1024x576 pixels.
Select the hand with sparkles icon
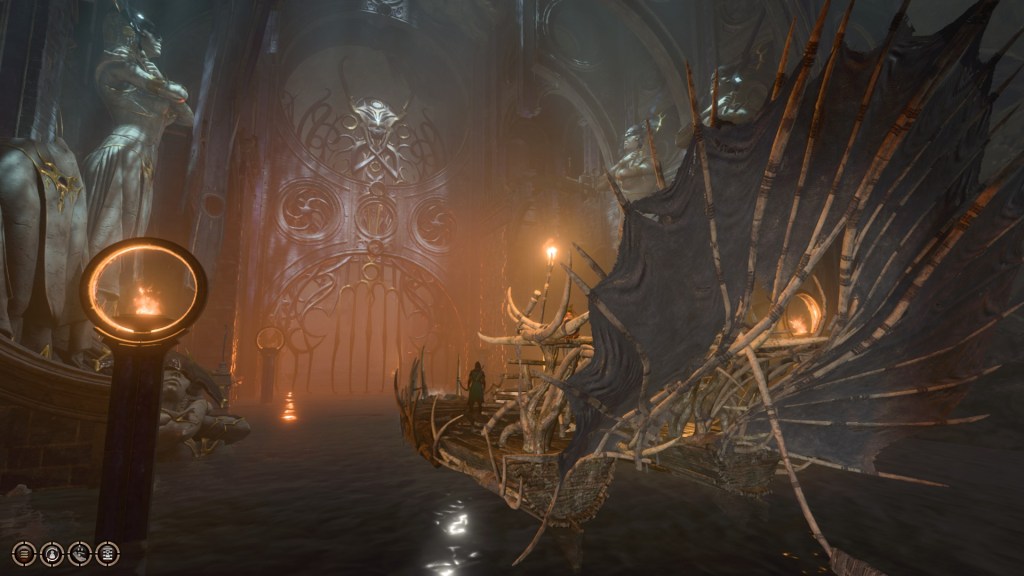[x=80, y=554]
